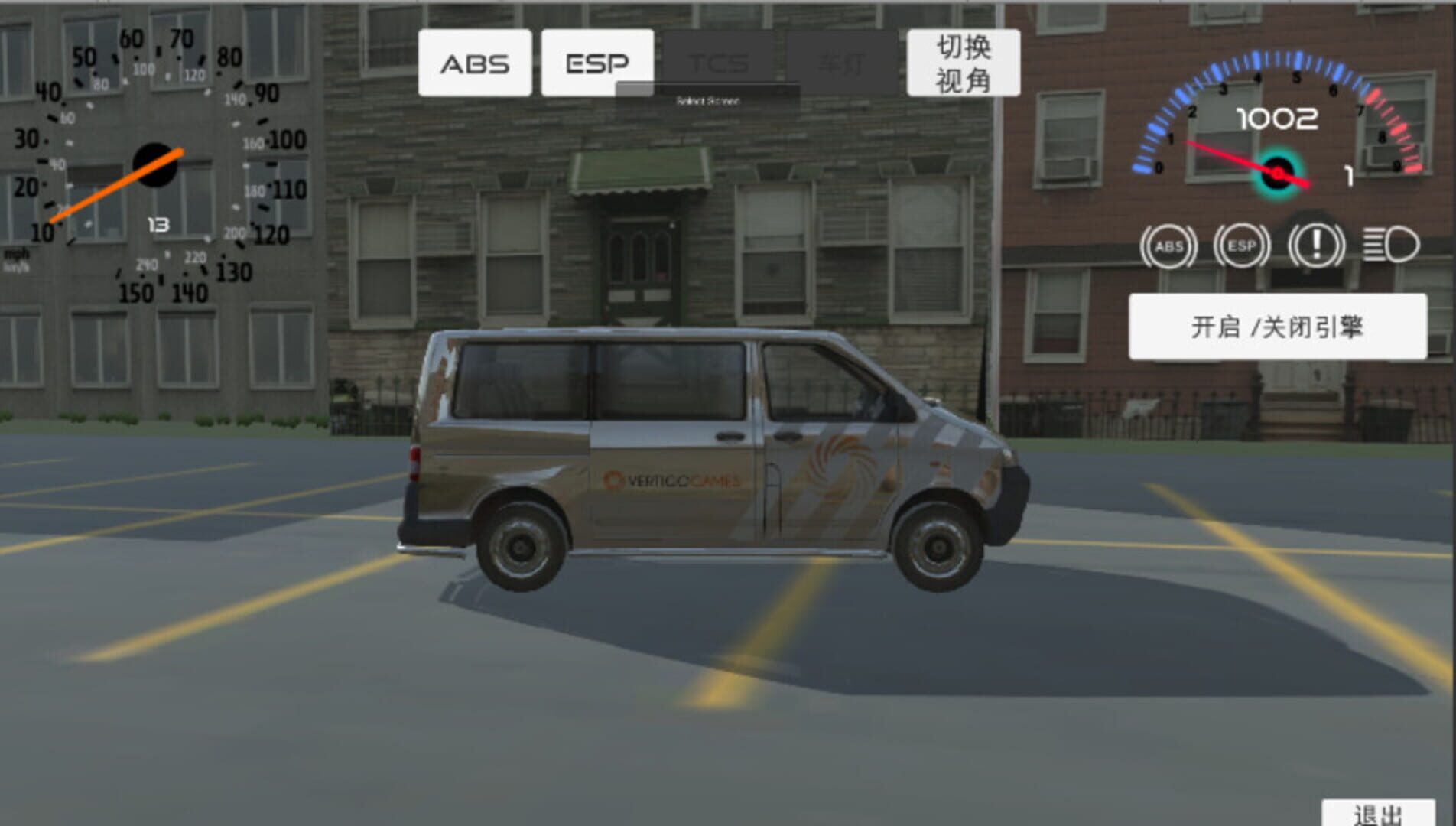Open screen selection beneath the TCS tab
Image resolution: width=1456 pixels, height=826 pixels.
(x=709, y=99)
